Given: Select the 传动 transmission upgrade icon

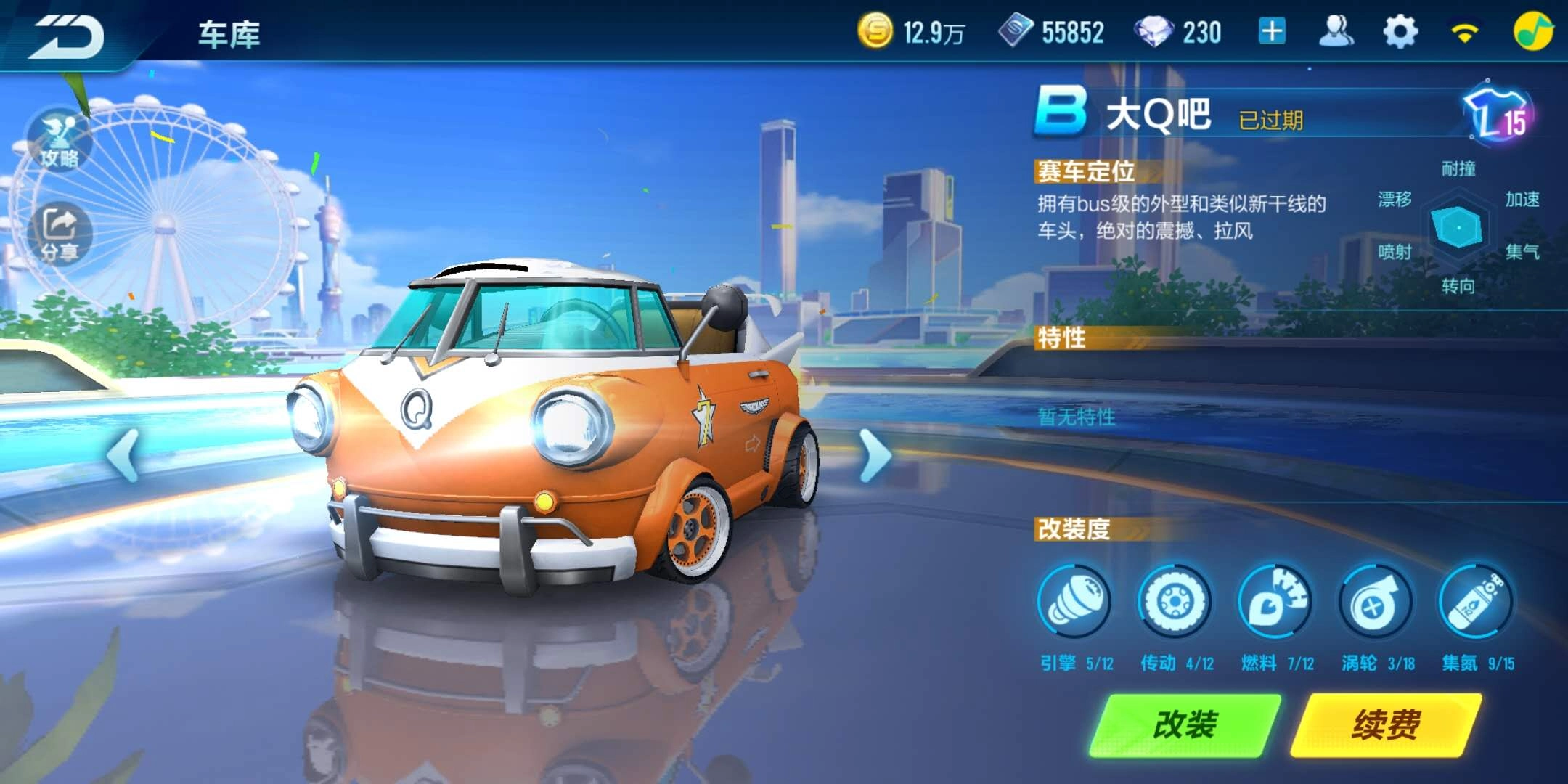Looking at the screenshot, I should click(1175, 603).
